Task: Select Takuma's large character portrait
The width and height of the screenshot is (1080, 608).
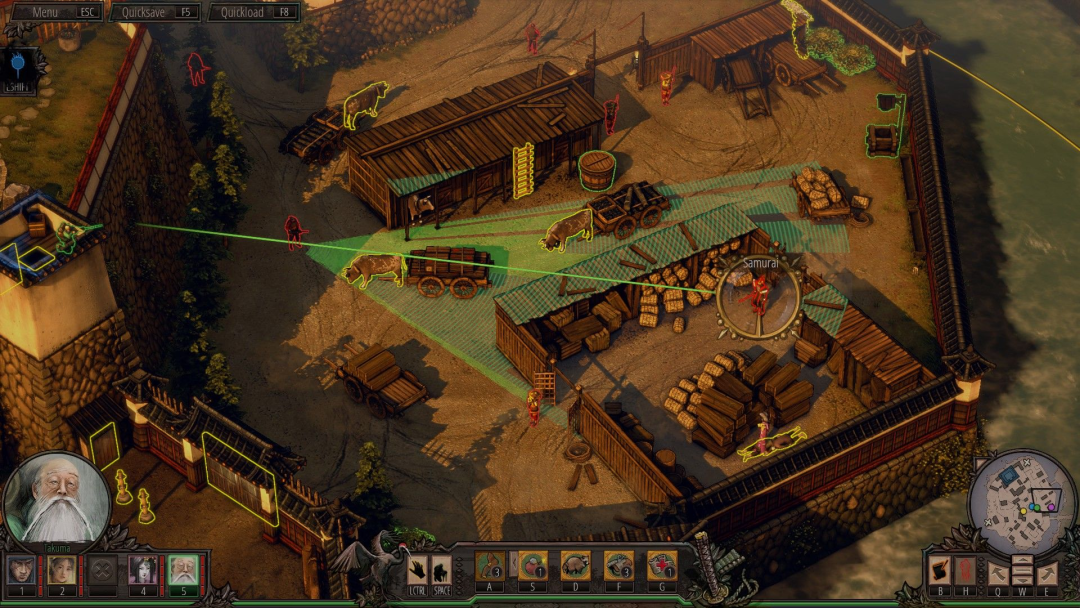Action: pos(56,499)
